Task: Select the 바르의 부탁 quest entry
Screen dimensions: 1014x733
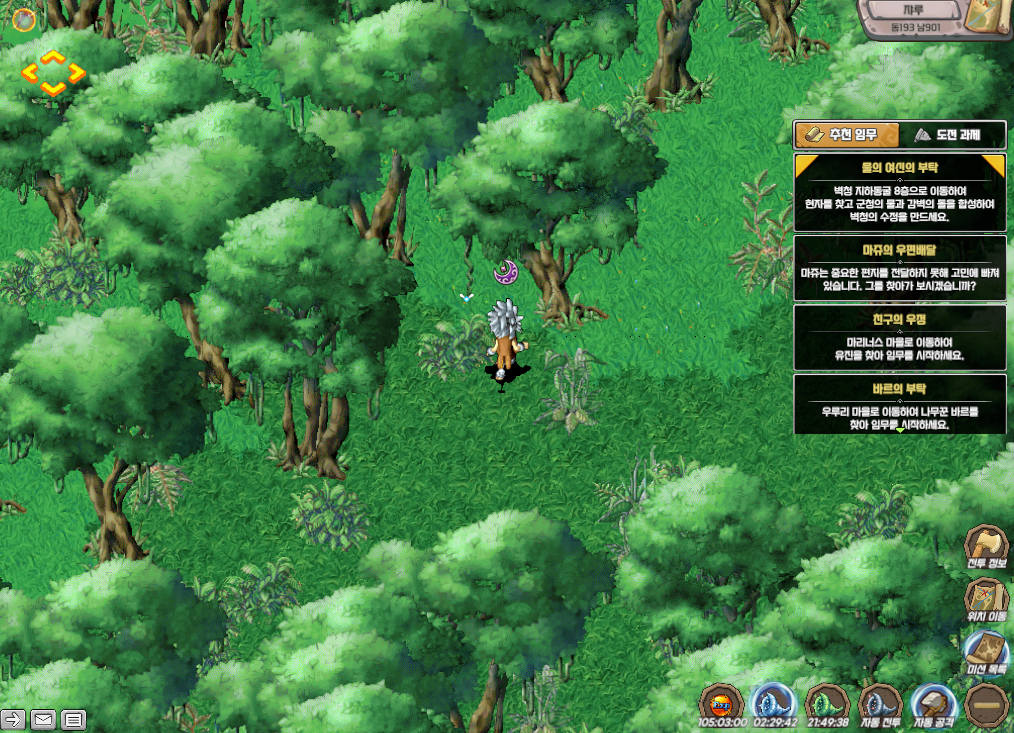Action: click(900, 404)
